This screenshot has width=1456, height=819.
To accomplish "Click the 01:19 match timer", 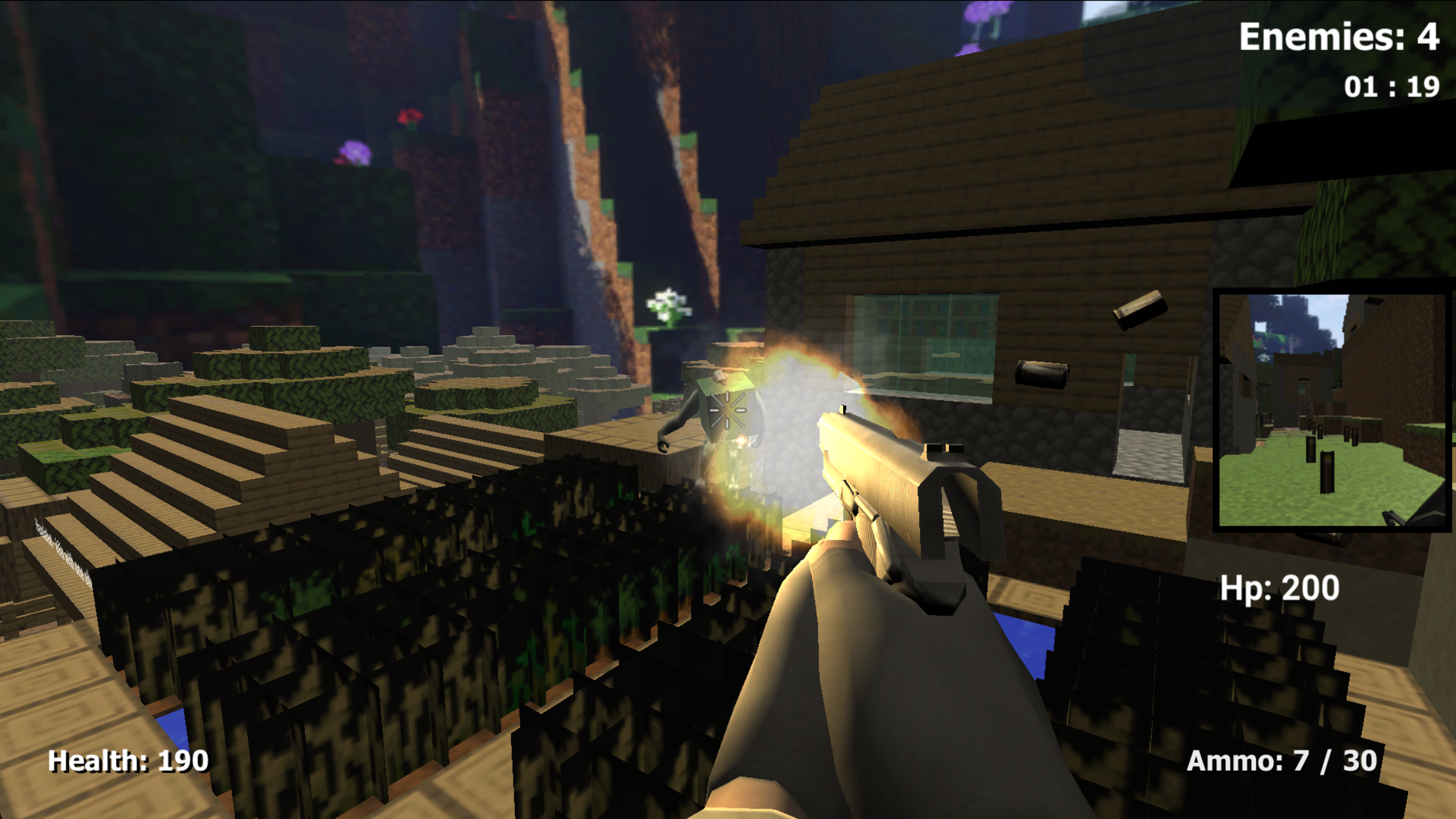I will click(x=1391, y=86).
